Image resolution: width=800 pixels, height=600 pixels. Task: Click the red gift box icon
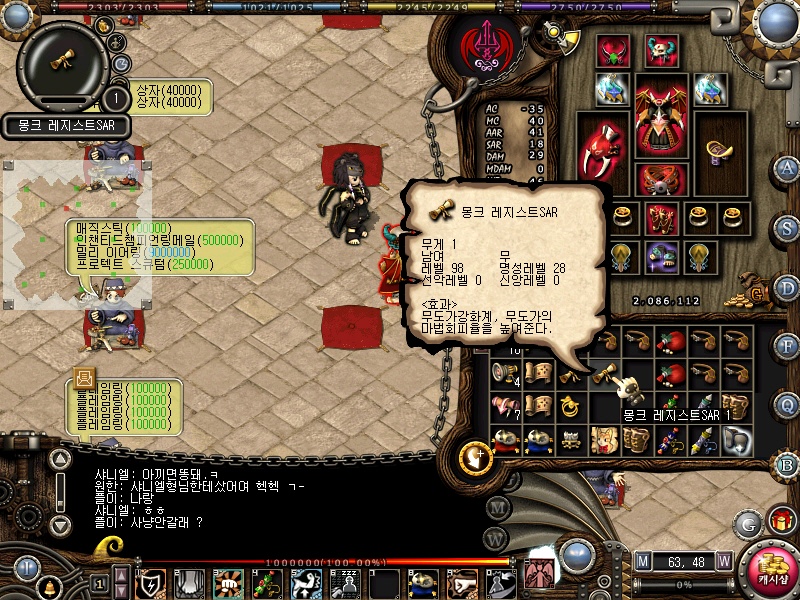coord(782,521)
